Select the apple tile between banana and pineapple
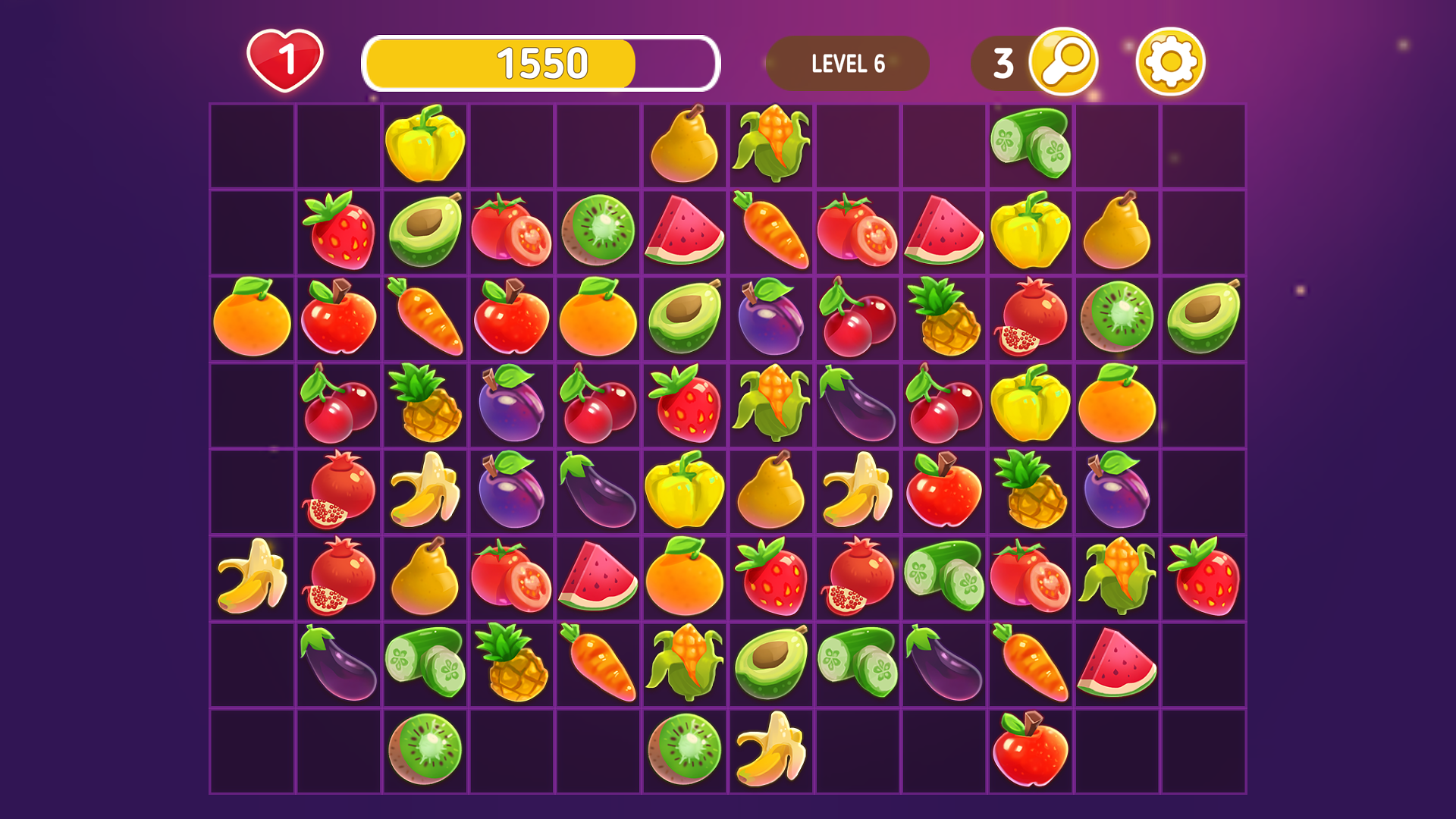Image resolution: width=1456 pixels, height=819 pixels. (944, 490)
